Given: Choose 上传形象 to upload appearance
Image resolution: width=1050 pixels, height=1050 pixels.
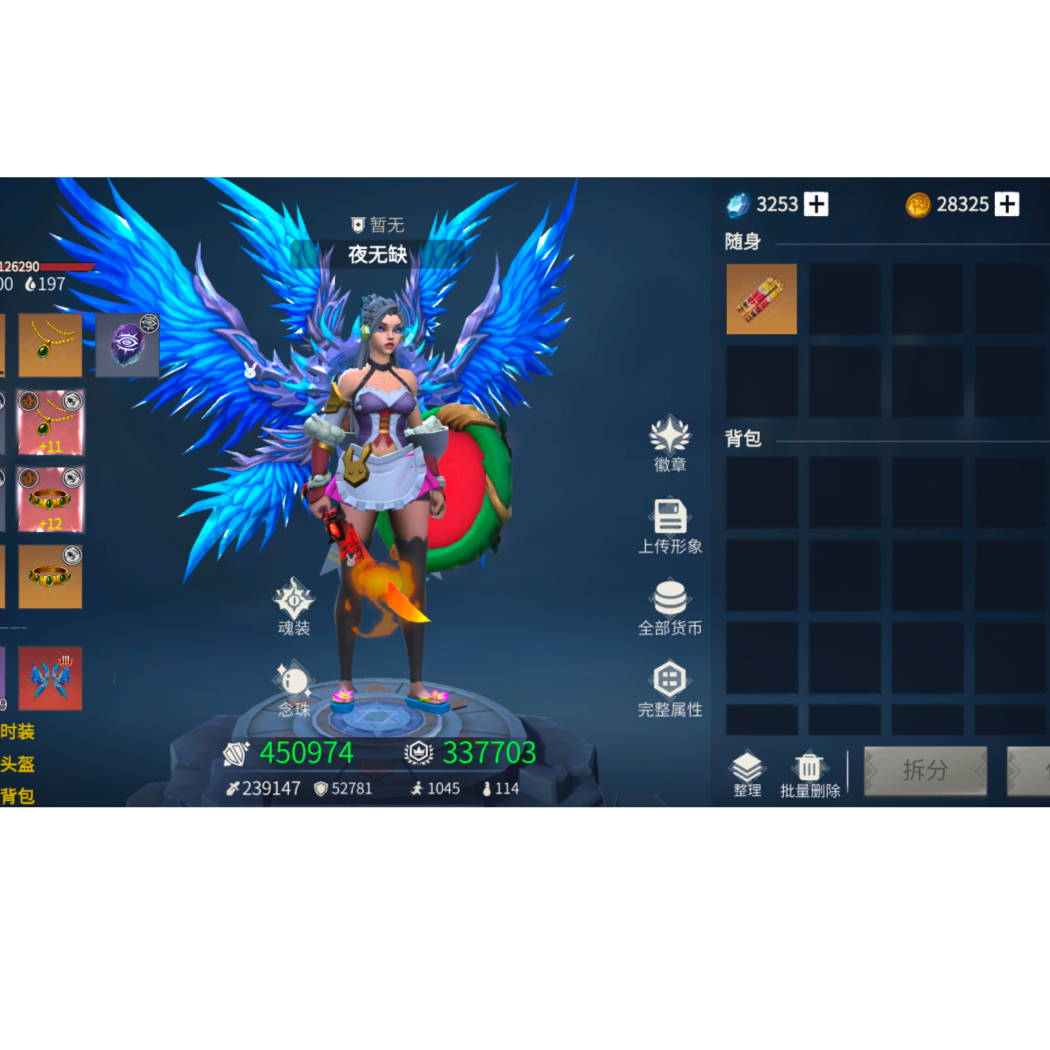Looking at the screenshot, I should click(670, 526).
